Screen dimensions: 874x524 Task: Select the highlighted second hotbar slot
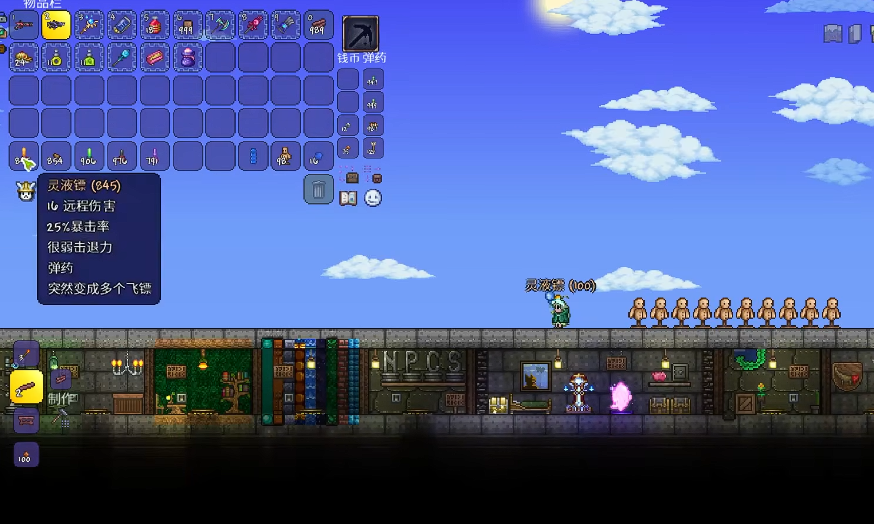tap(56, 25)
